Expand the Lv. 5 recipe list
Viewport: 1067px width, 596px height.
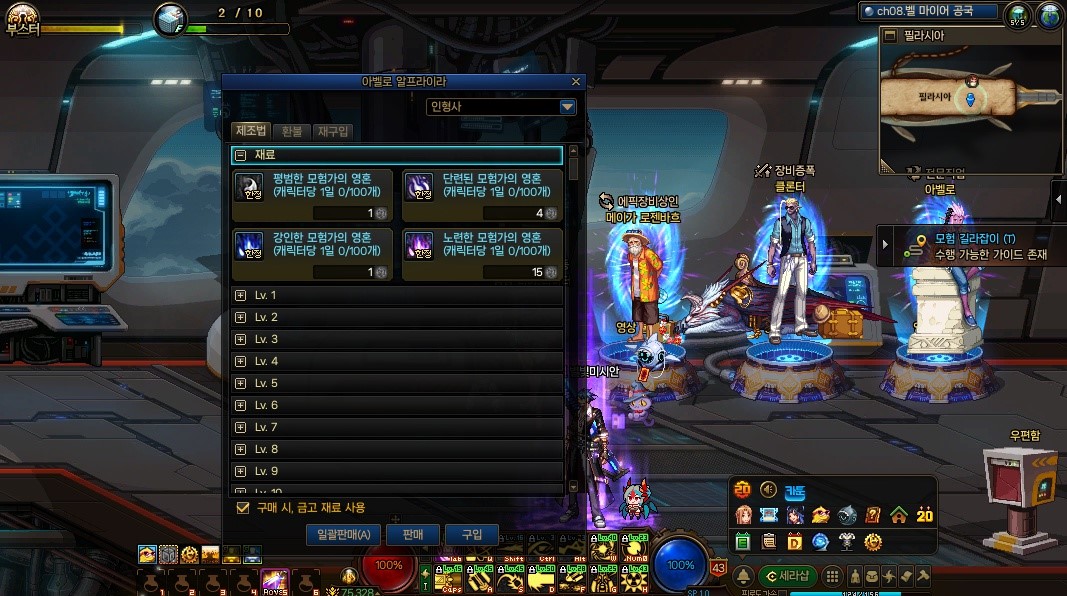(x=240, y=383)
